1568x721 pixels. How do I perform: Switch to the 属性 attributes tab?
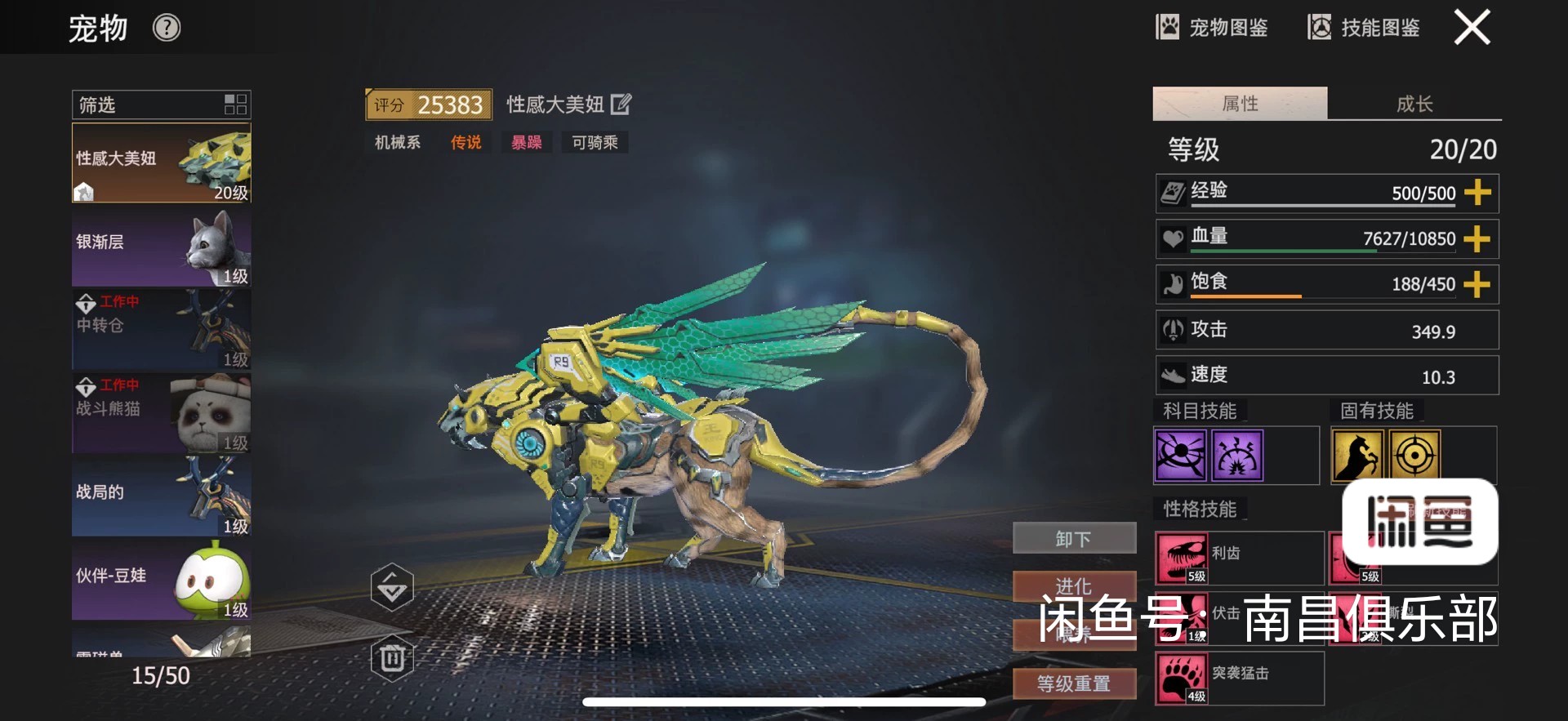1240,104
